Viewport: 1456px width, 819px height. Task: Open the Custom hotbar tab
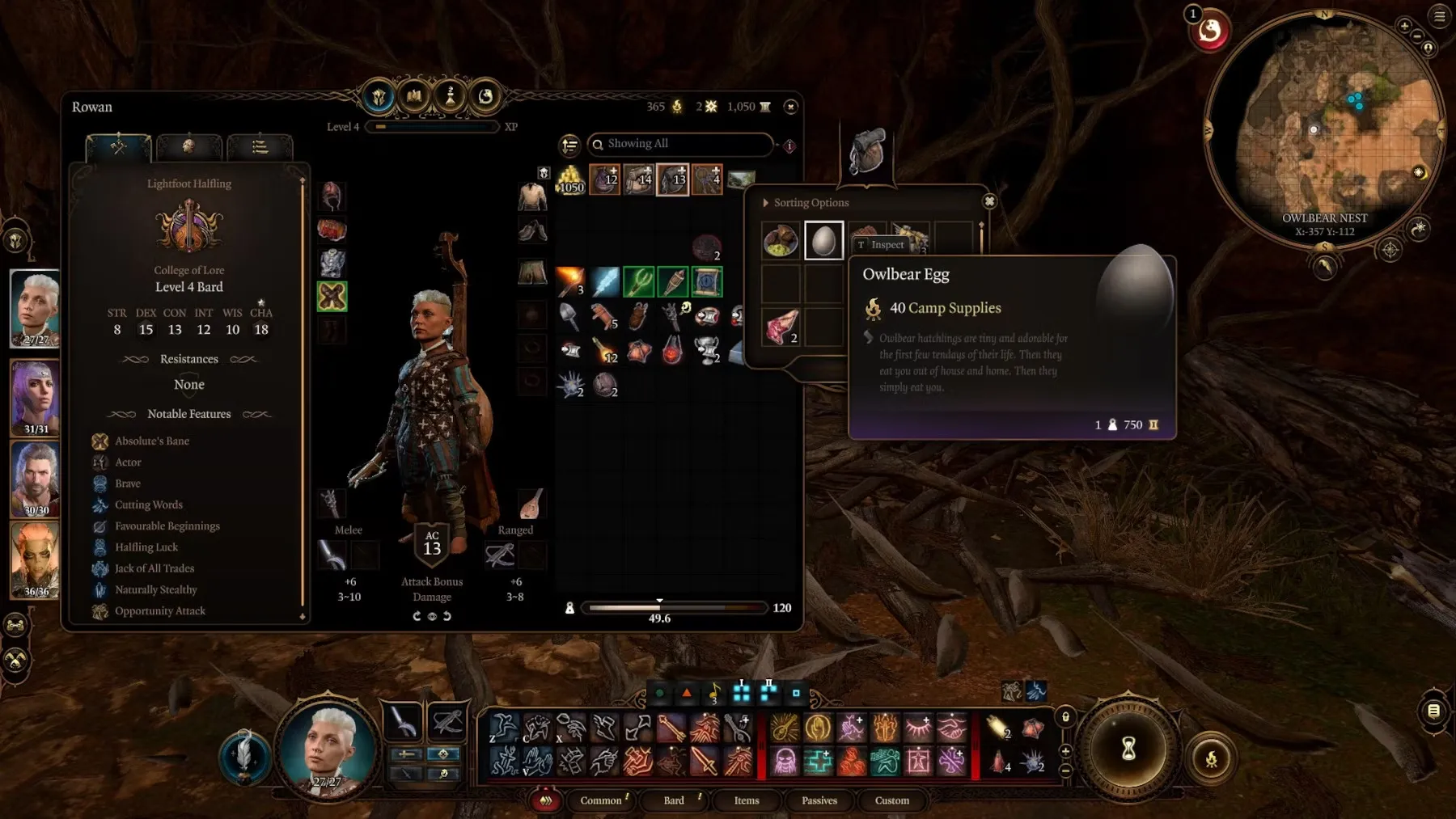(891, 800)
